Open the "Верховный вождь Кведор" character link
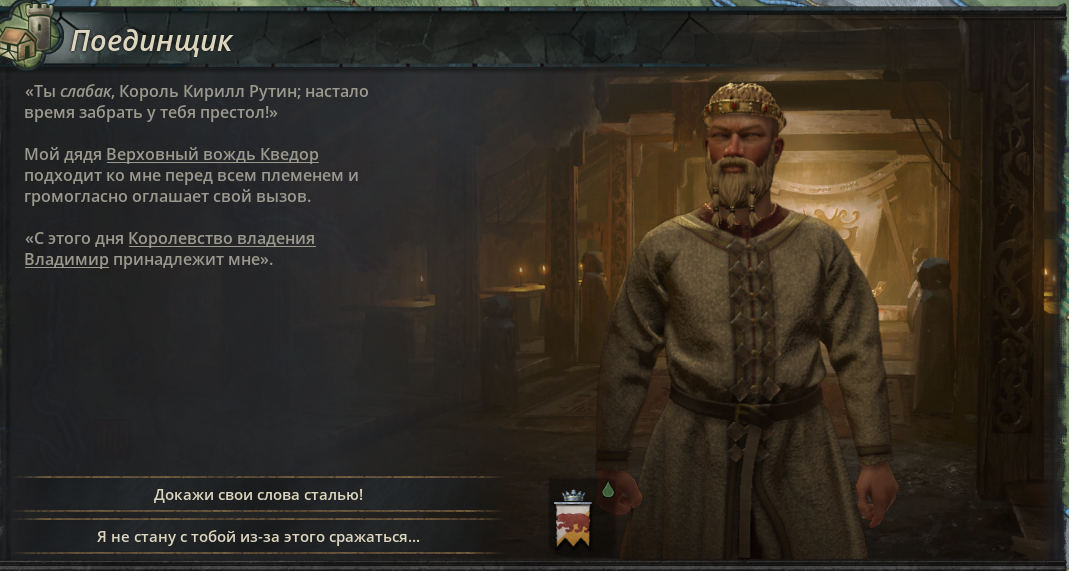This screenshot has height=571, width=1069. 212,155
